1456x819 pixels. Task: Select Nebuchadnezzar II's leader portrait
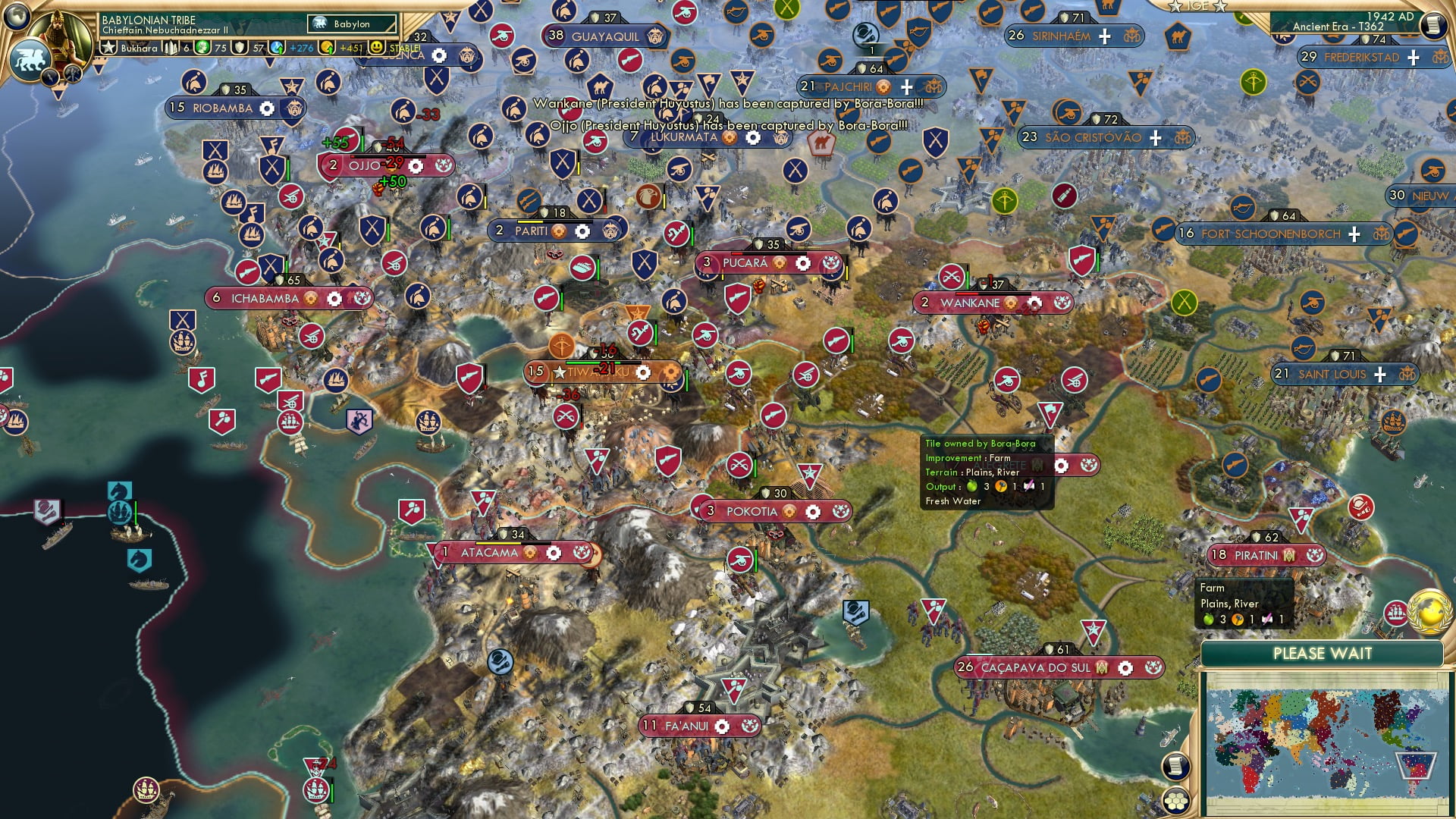tap(61, 39)
